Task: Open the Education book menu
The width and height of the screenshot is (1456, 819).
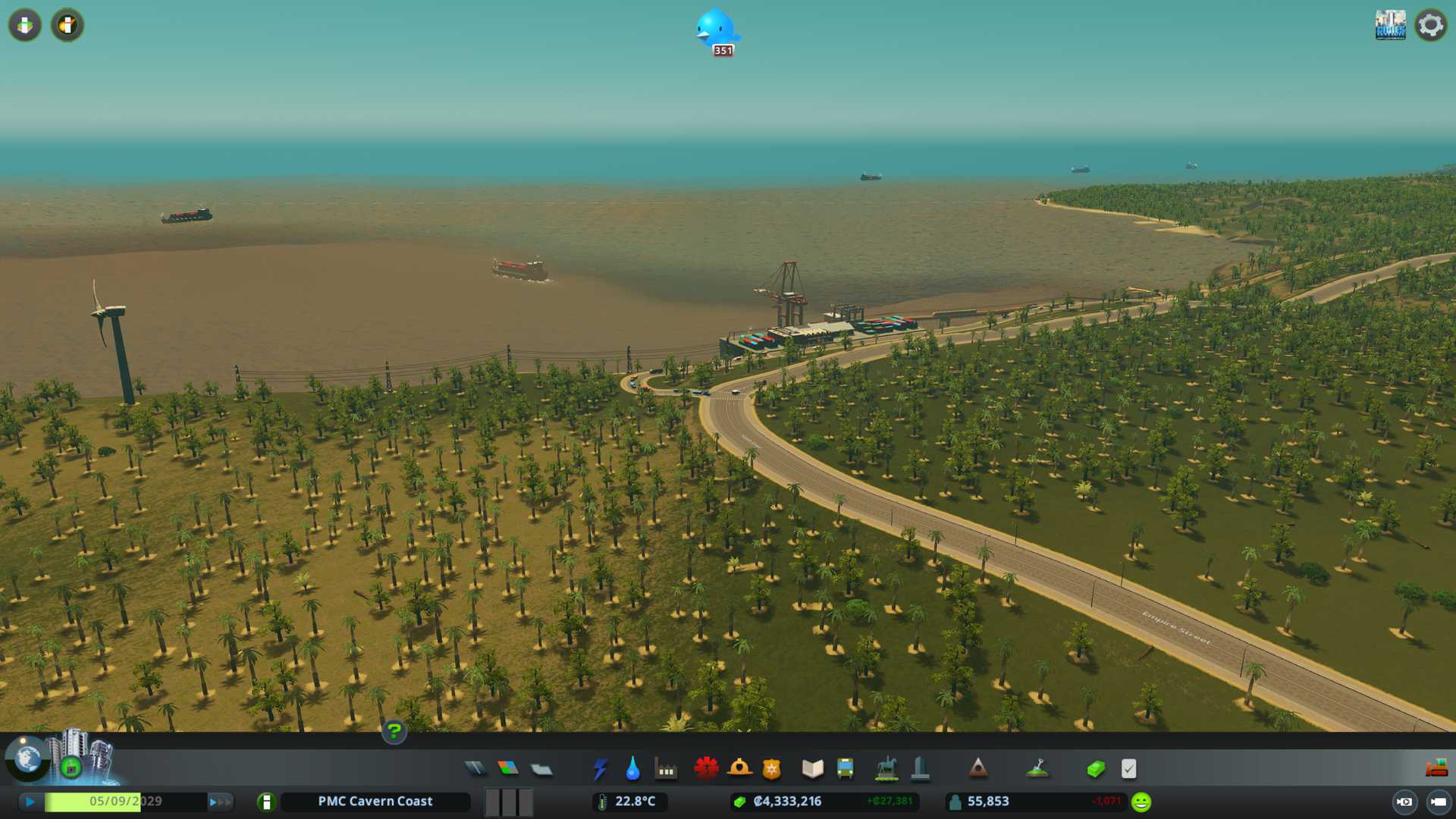Action: click(812, 769)
